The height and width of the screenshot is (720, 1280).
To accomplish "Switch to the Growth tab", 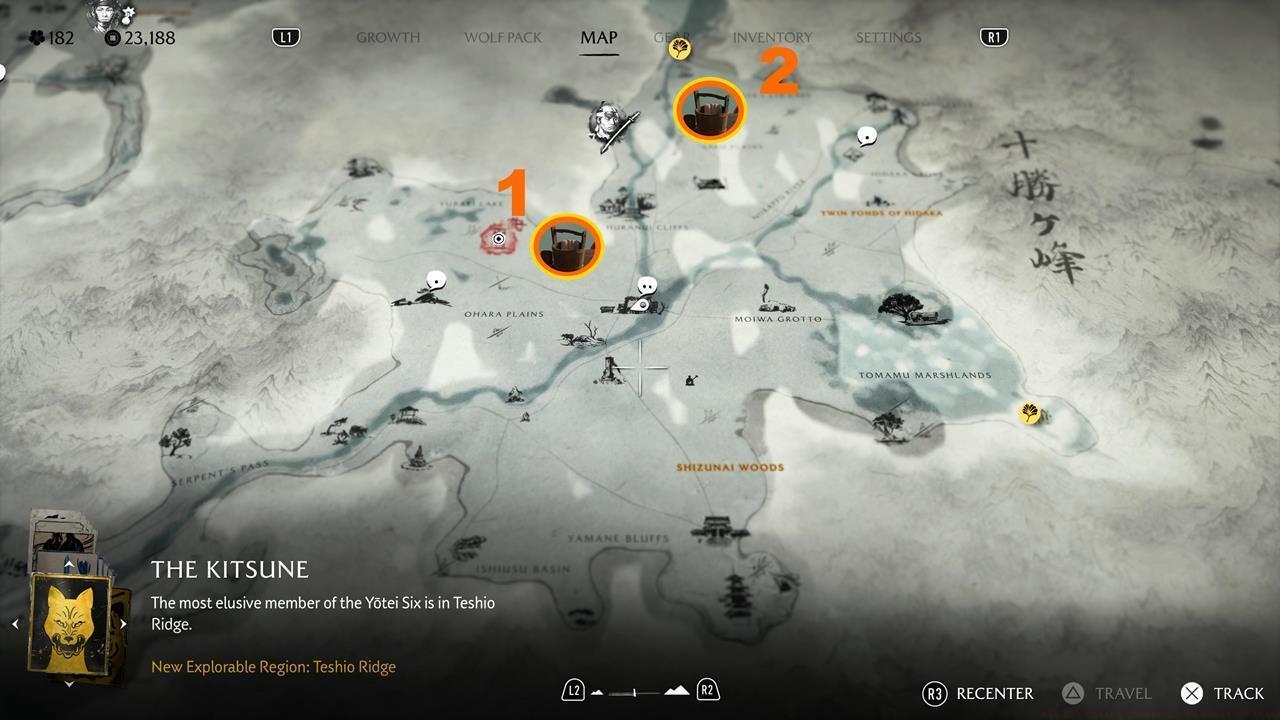I will (x=388, y=38).
